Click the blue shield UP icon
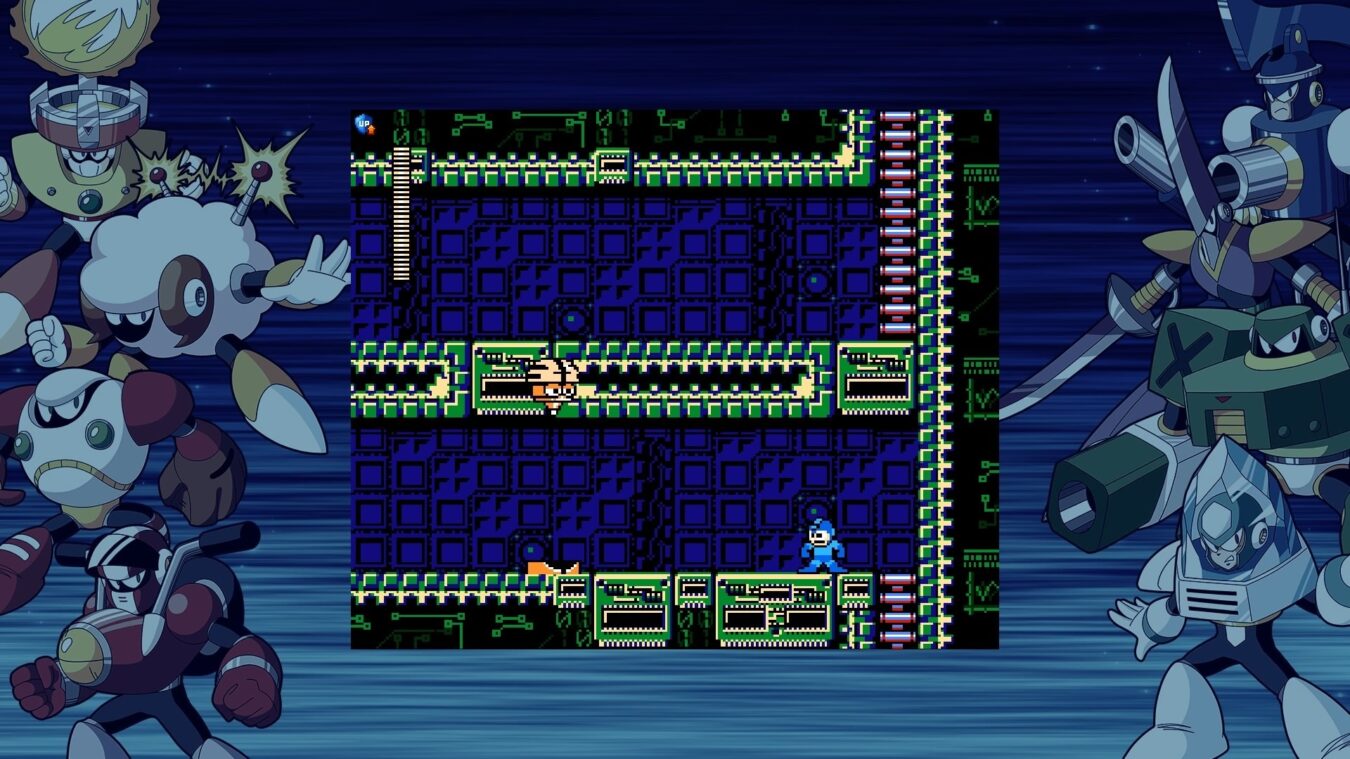The height and width of the screenshot is (759, 1350). [364, 124]
